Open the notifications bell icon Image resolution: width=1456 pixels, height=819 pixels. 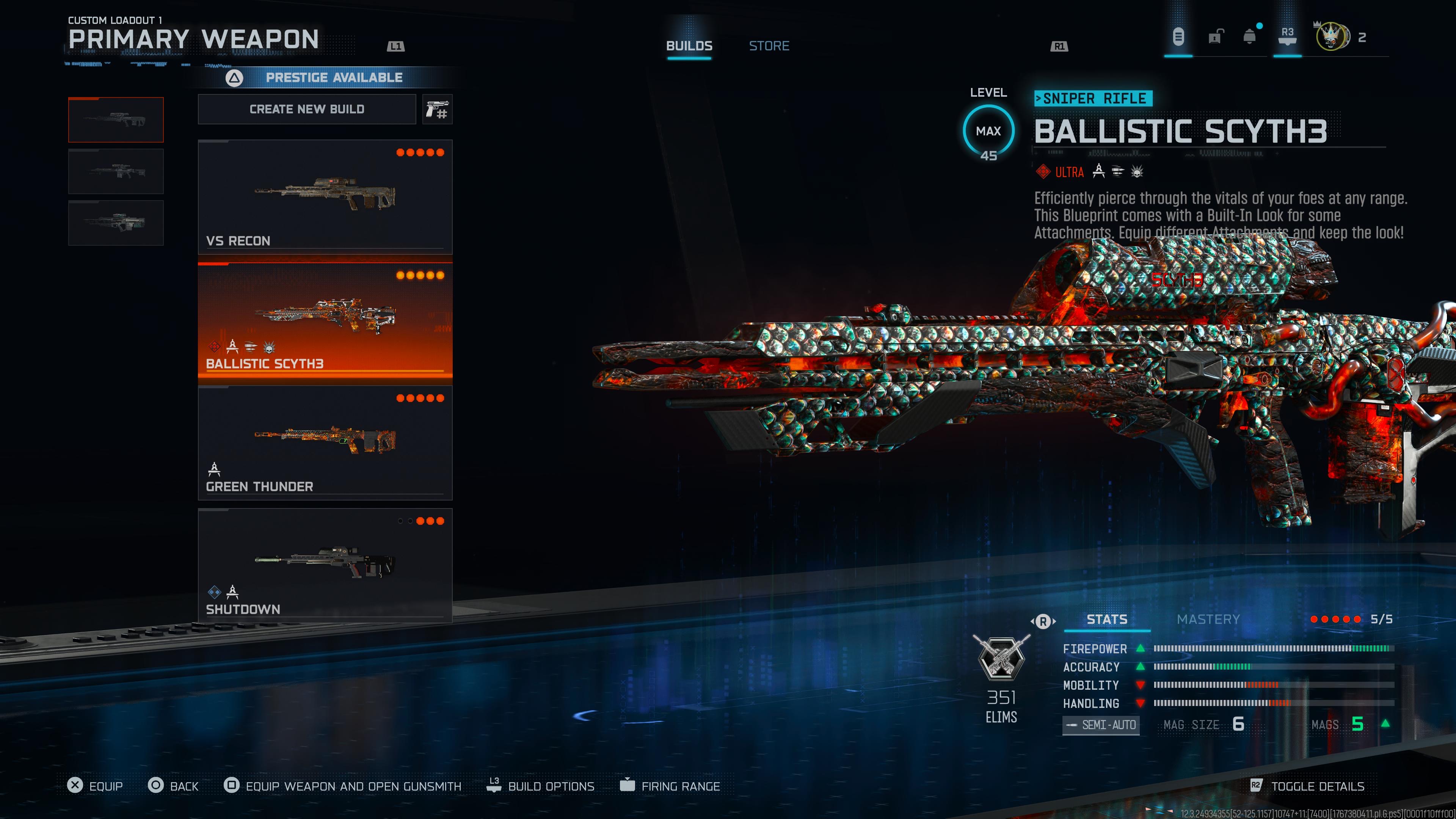point(1250,37)
